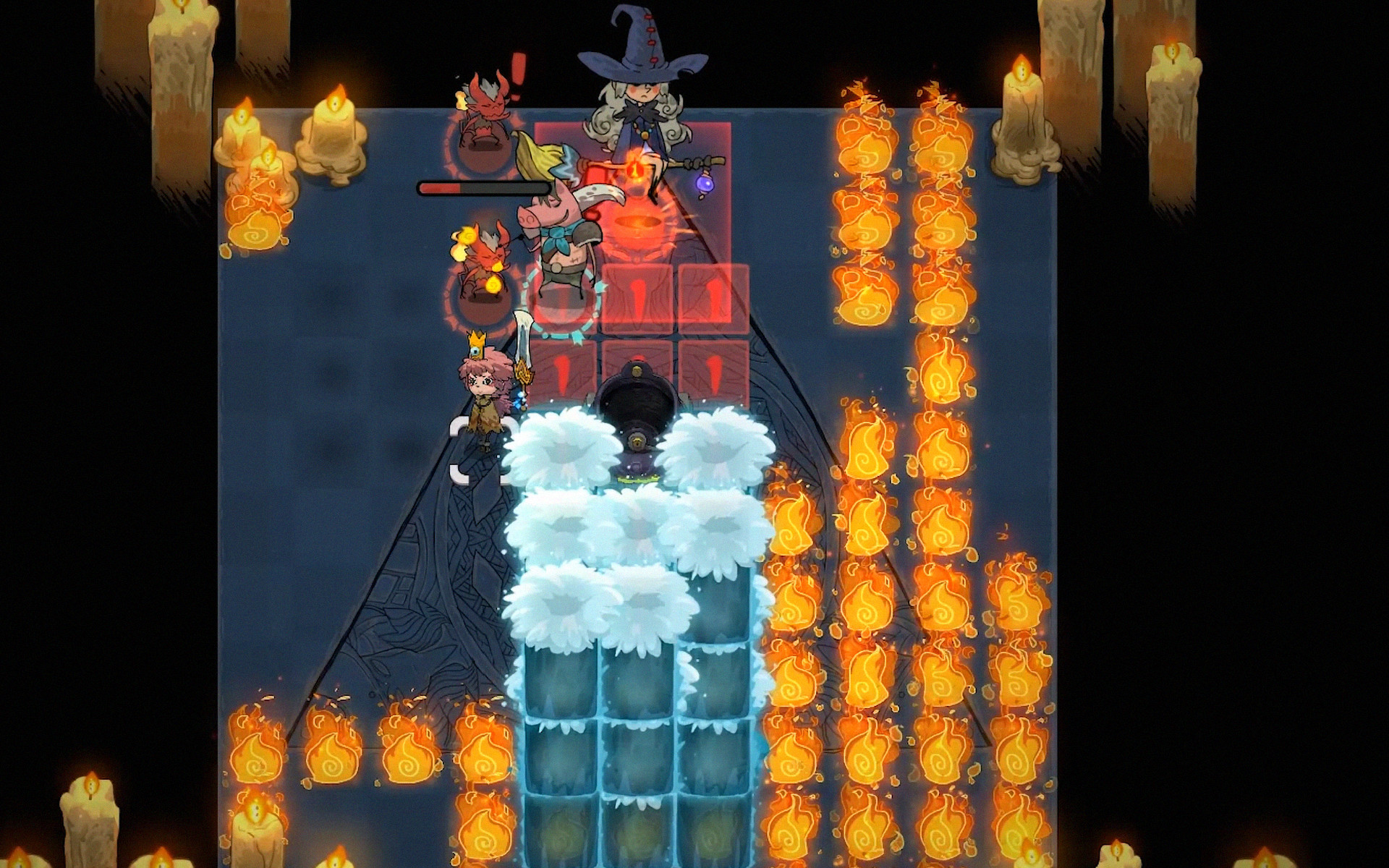Image resolution: width=1389 pixels, height=868 pixels.
Task: Select the small purple creature under the cannon spout
Action: point(637,463)
